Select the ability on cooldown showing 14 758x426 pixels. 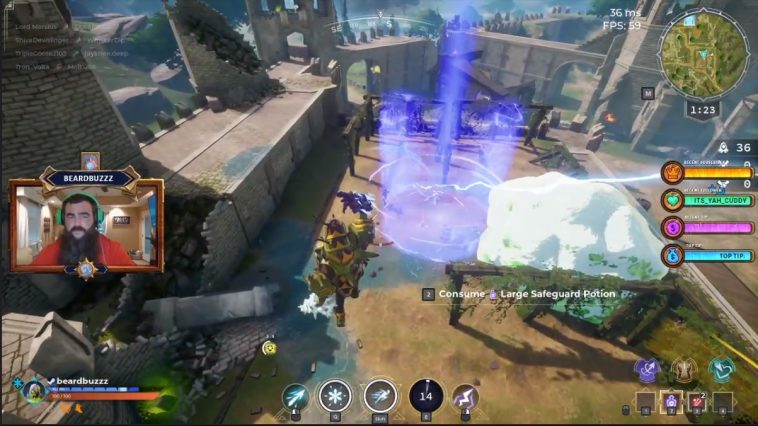[x=426, y=396]
